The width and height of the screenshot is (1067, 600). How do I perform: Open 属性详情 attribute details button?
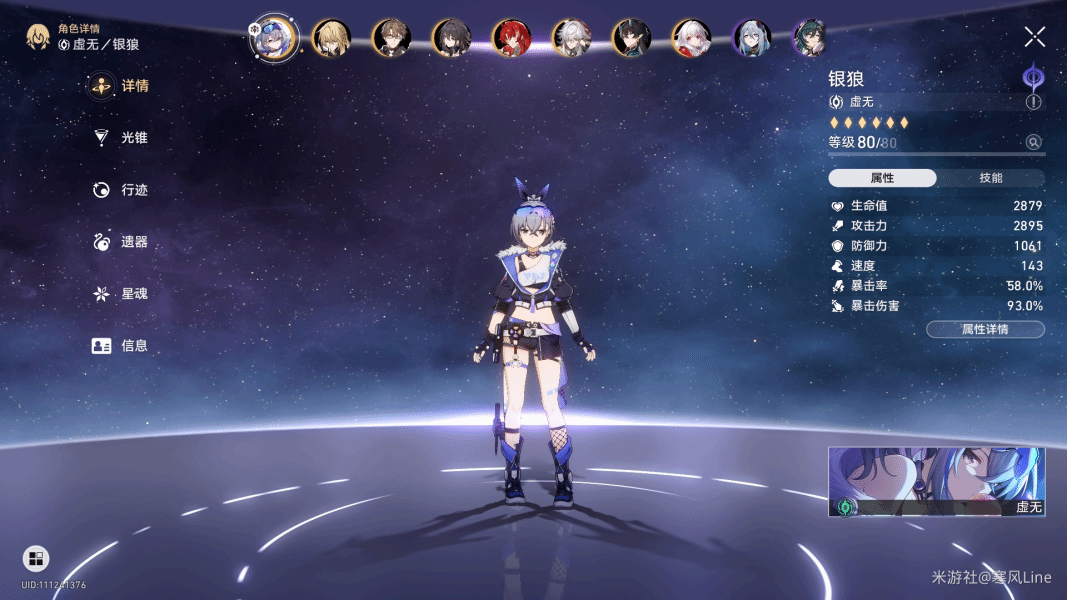point(985,329)
